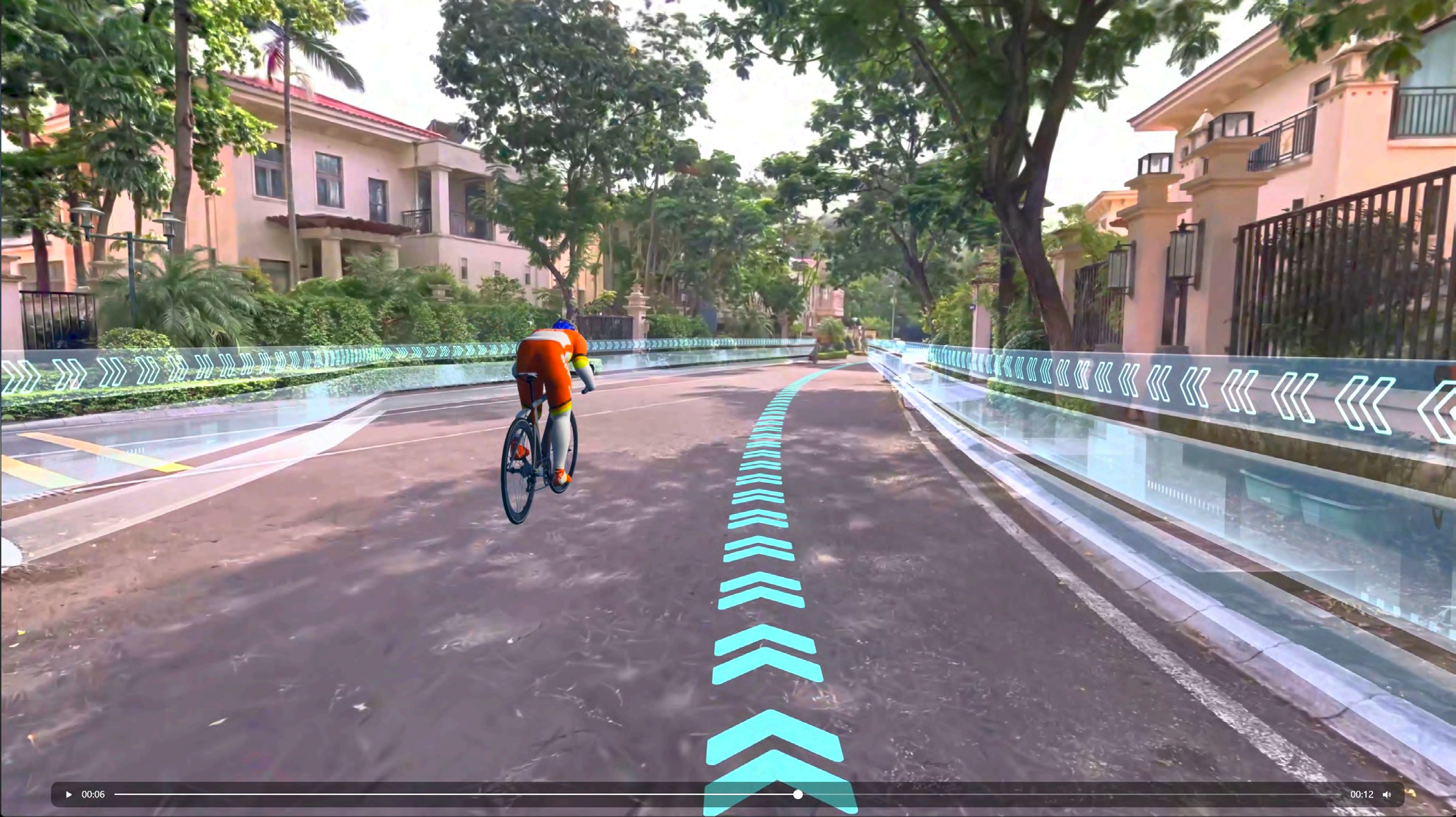Viewport: 1456px width, 817px height.
Task: Click the play triangle icon
Action: (69, 794)
